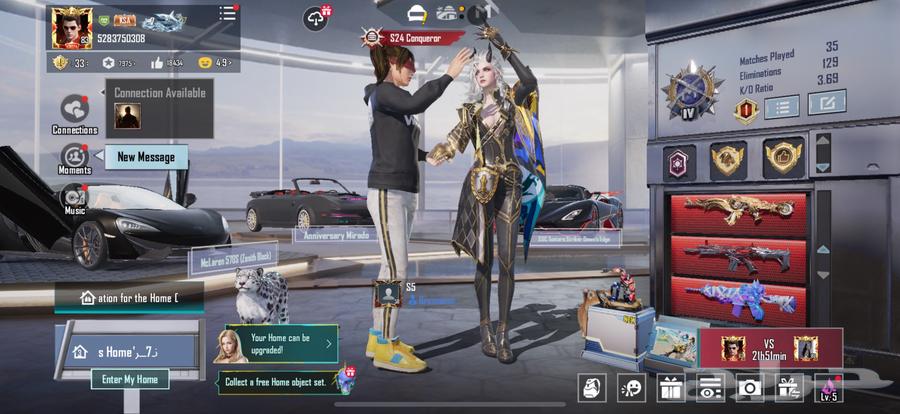Open the emote smiley icon

(x=631, y=389)
